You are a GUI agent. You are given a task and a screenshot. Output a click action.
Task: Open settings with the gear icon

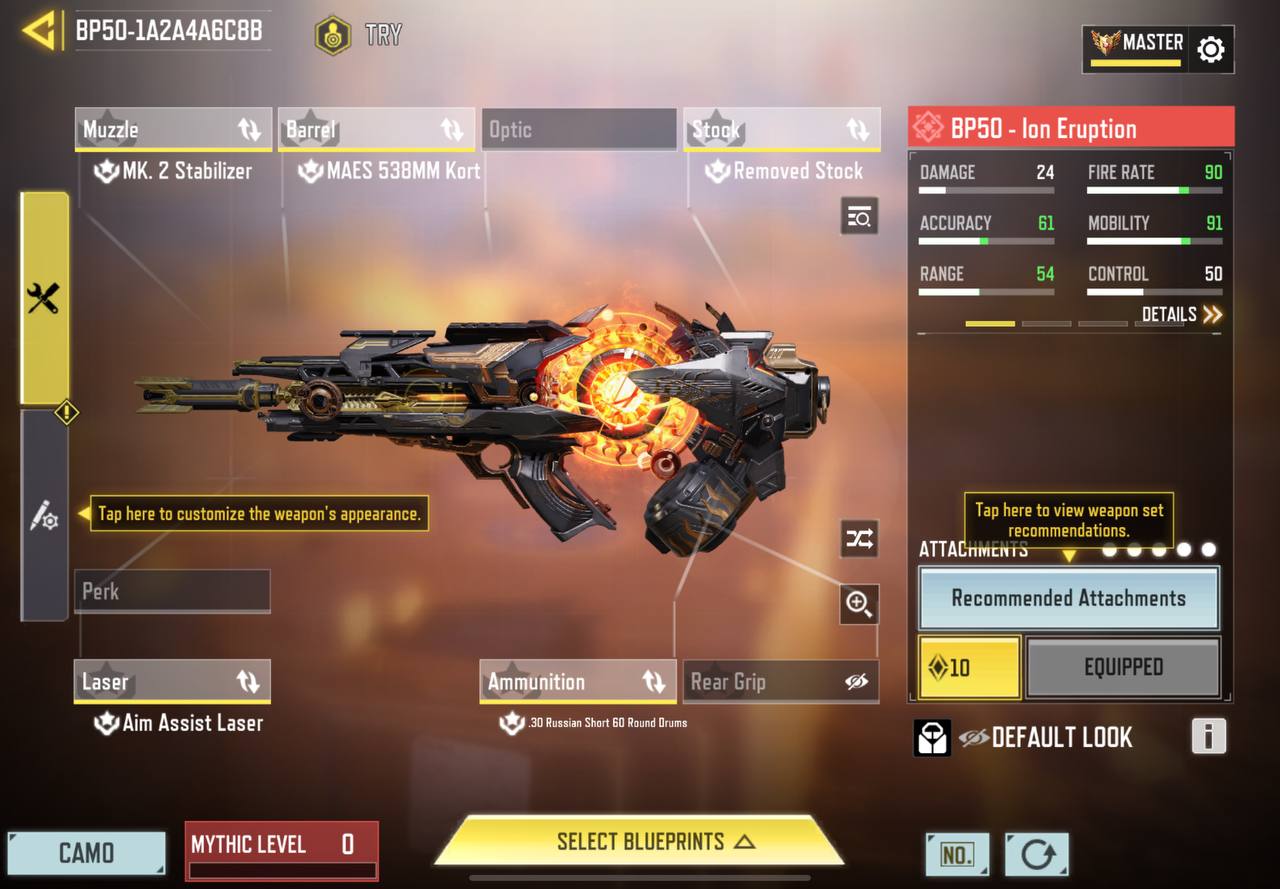(x=1210, y=49)
